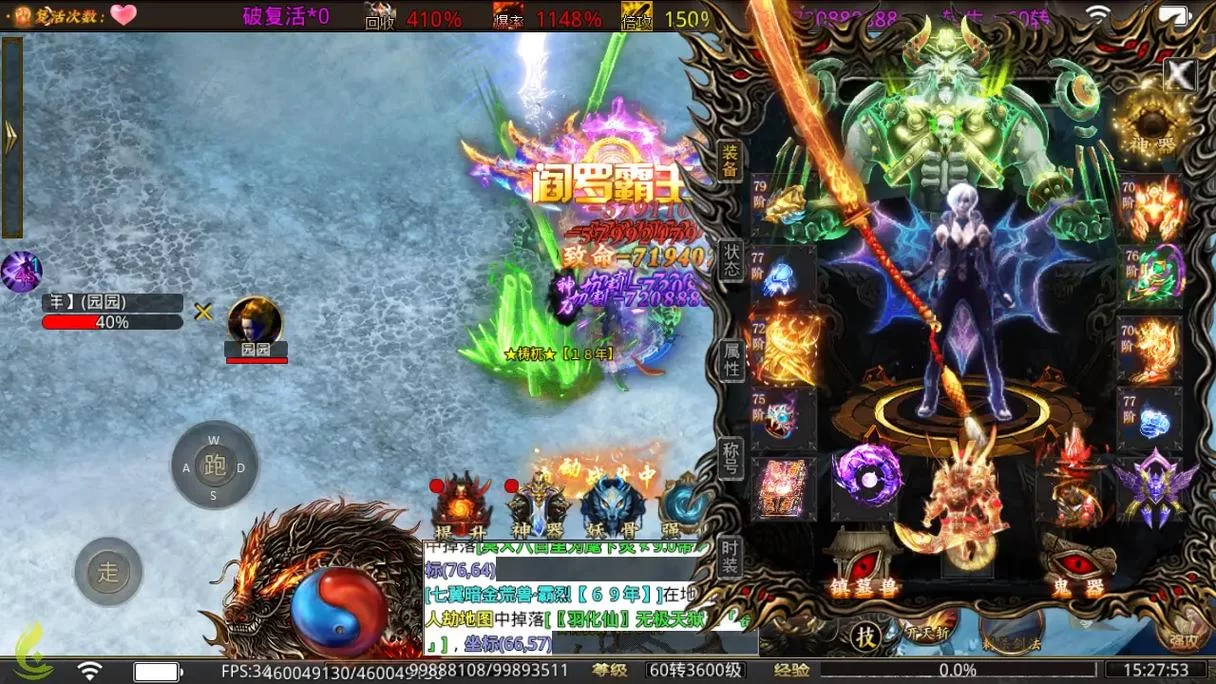The width and height of the screenshot is (1216, 684).
Task: Open the golden 神器 artifact slot in panel
Action: coord(1153,125)
